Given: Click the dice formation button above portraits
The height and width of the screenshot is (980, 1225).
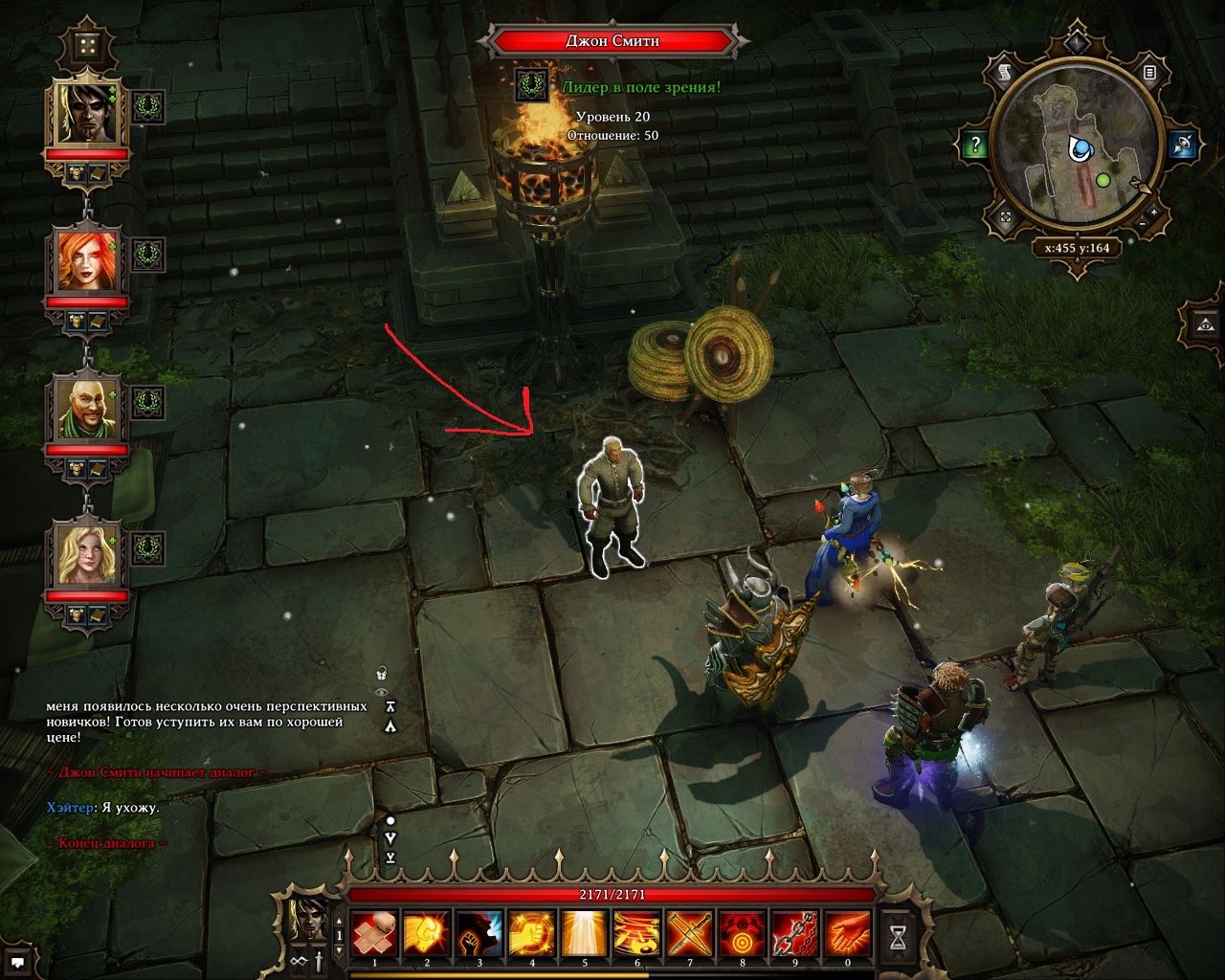Looking at the screenshot, I should click(x=88, y=46).
